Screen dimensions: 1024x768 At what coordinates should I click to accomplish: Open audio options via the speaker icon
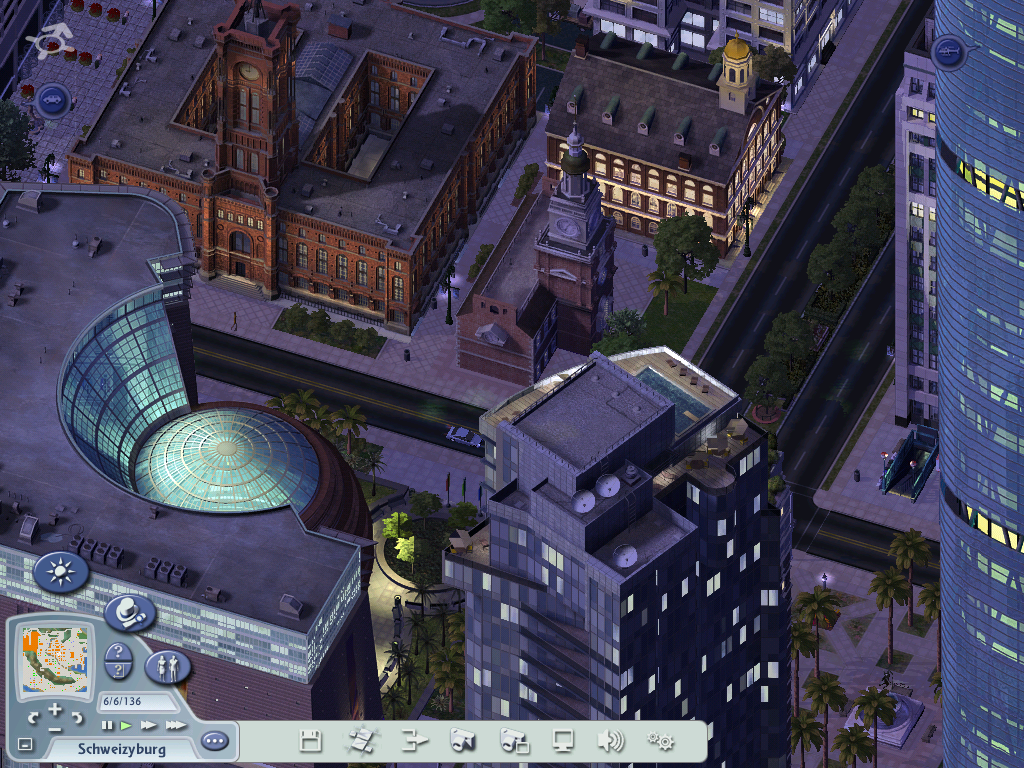(610, 741)
